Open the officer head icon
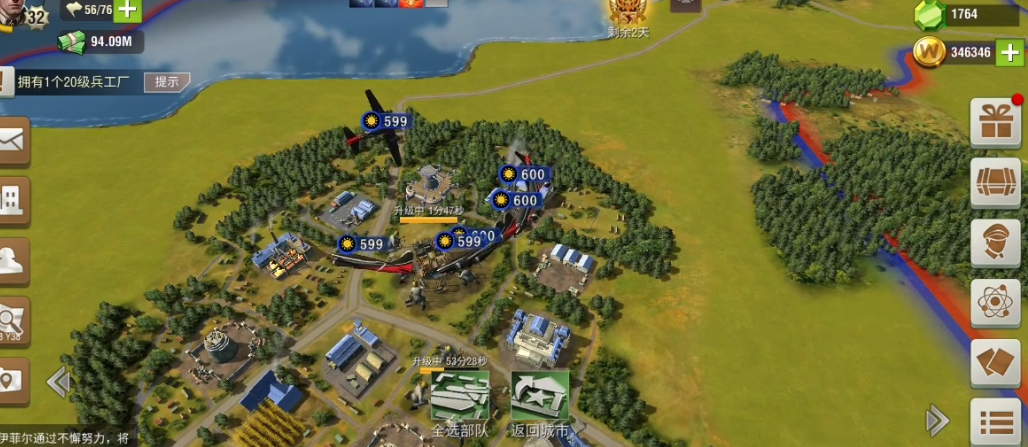This screenshot has width=1028, height=447. tap(995, 244)
